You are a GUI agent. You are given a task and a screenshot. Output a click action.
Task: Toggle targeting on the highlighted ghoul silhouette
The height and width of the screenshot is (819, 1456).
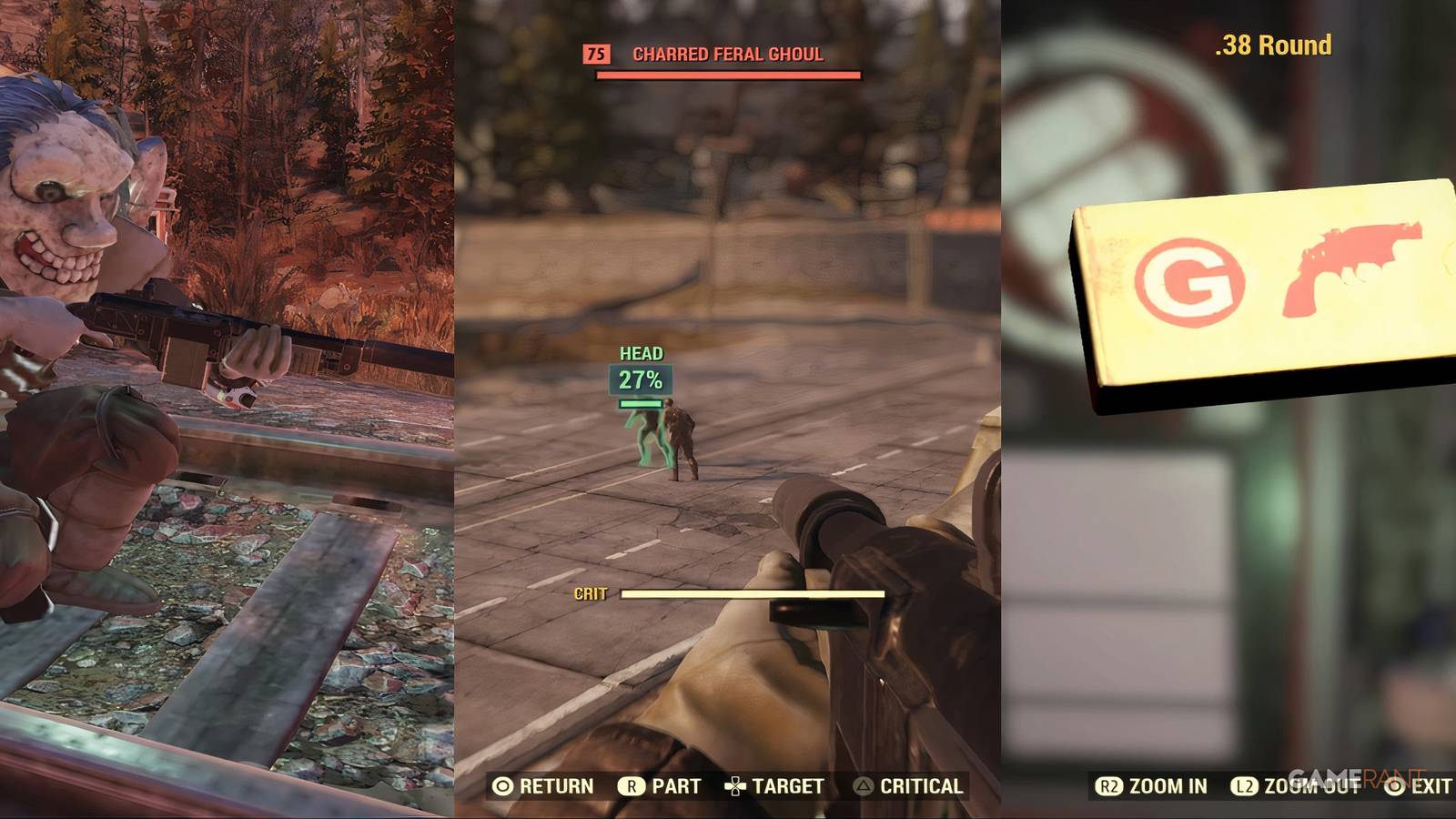[x=650, y=437]
